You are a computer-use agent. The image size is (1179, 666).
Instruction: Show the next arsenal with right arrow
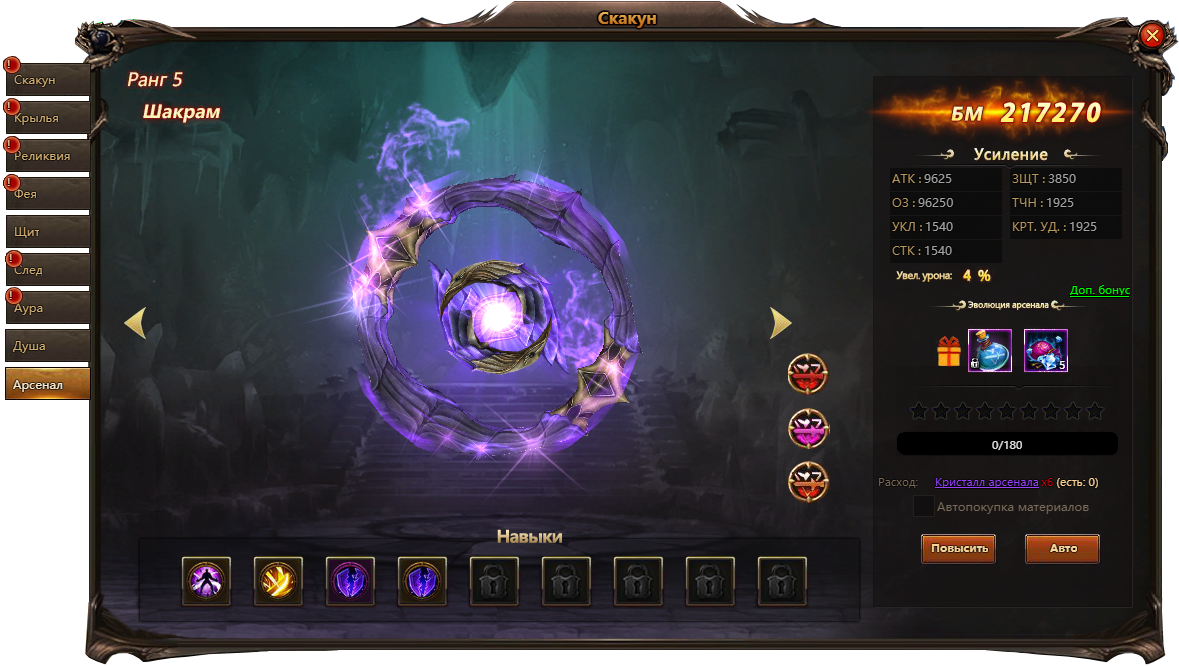tap(781, 323)
